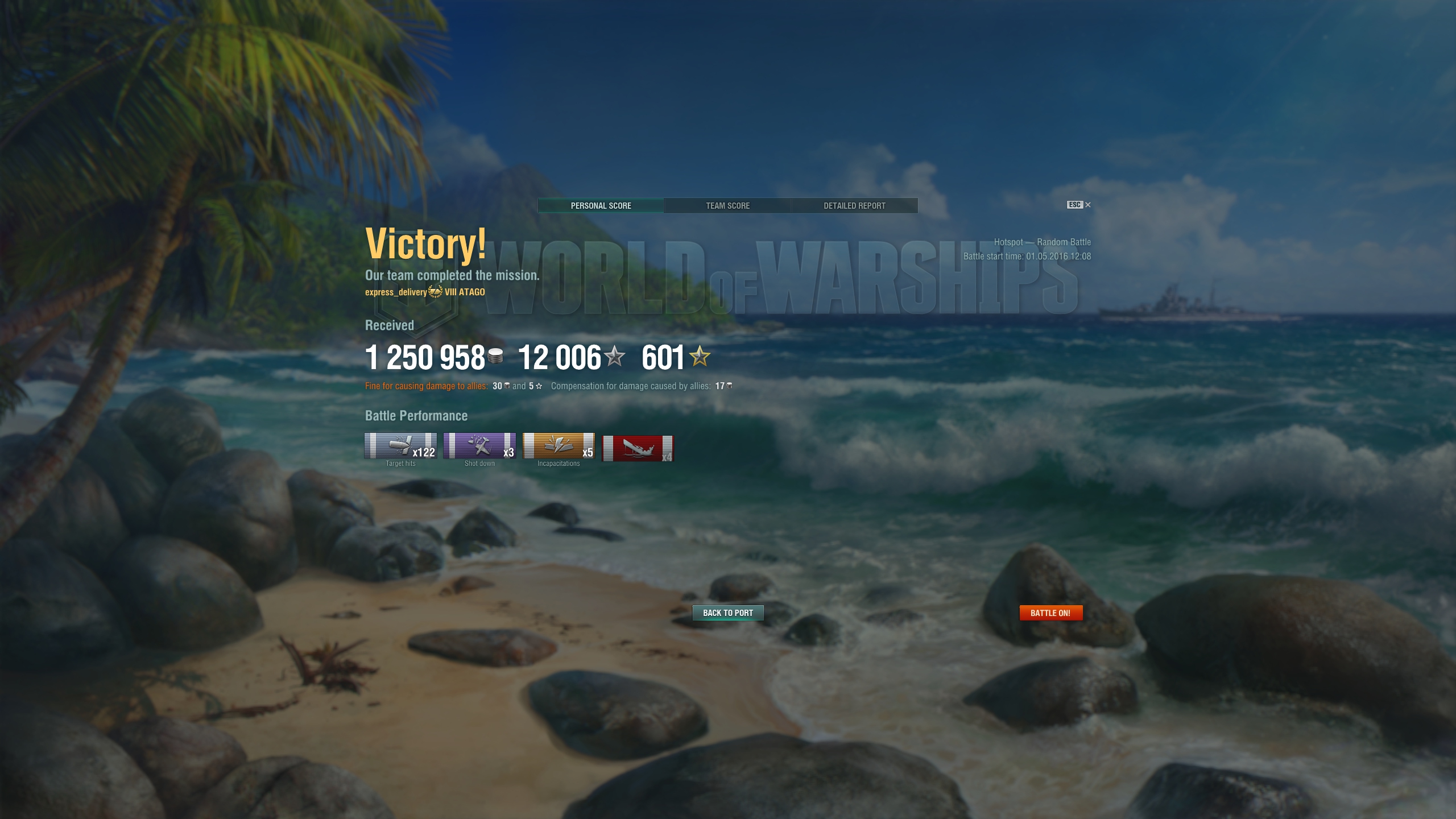Return with the Back to Port button

(727, 613)
